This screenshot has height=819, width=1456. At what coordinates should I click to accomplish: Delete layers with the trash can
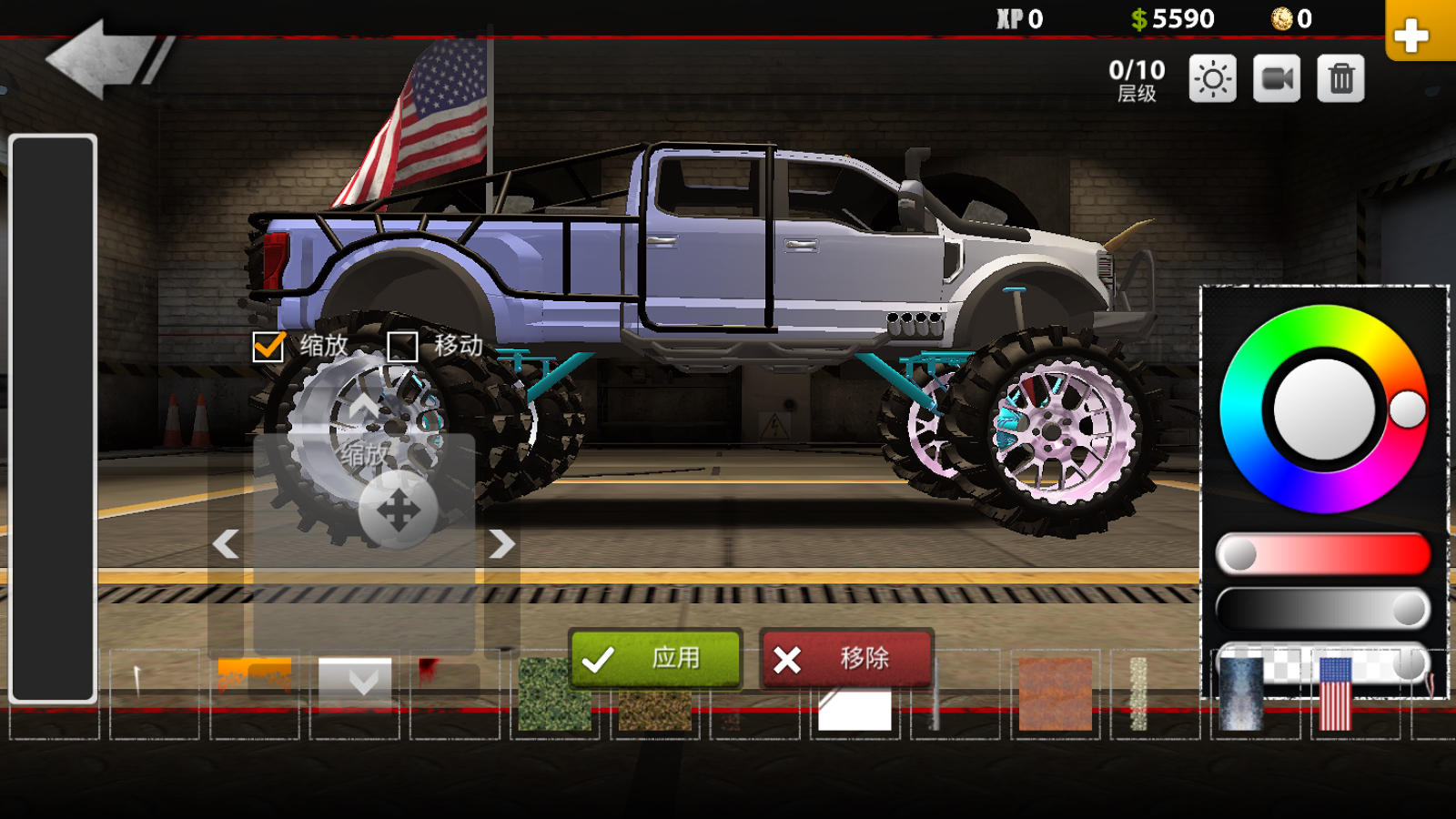click(1340, 79)
